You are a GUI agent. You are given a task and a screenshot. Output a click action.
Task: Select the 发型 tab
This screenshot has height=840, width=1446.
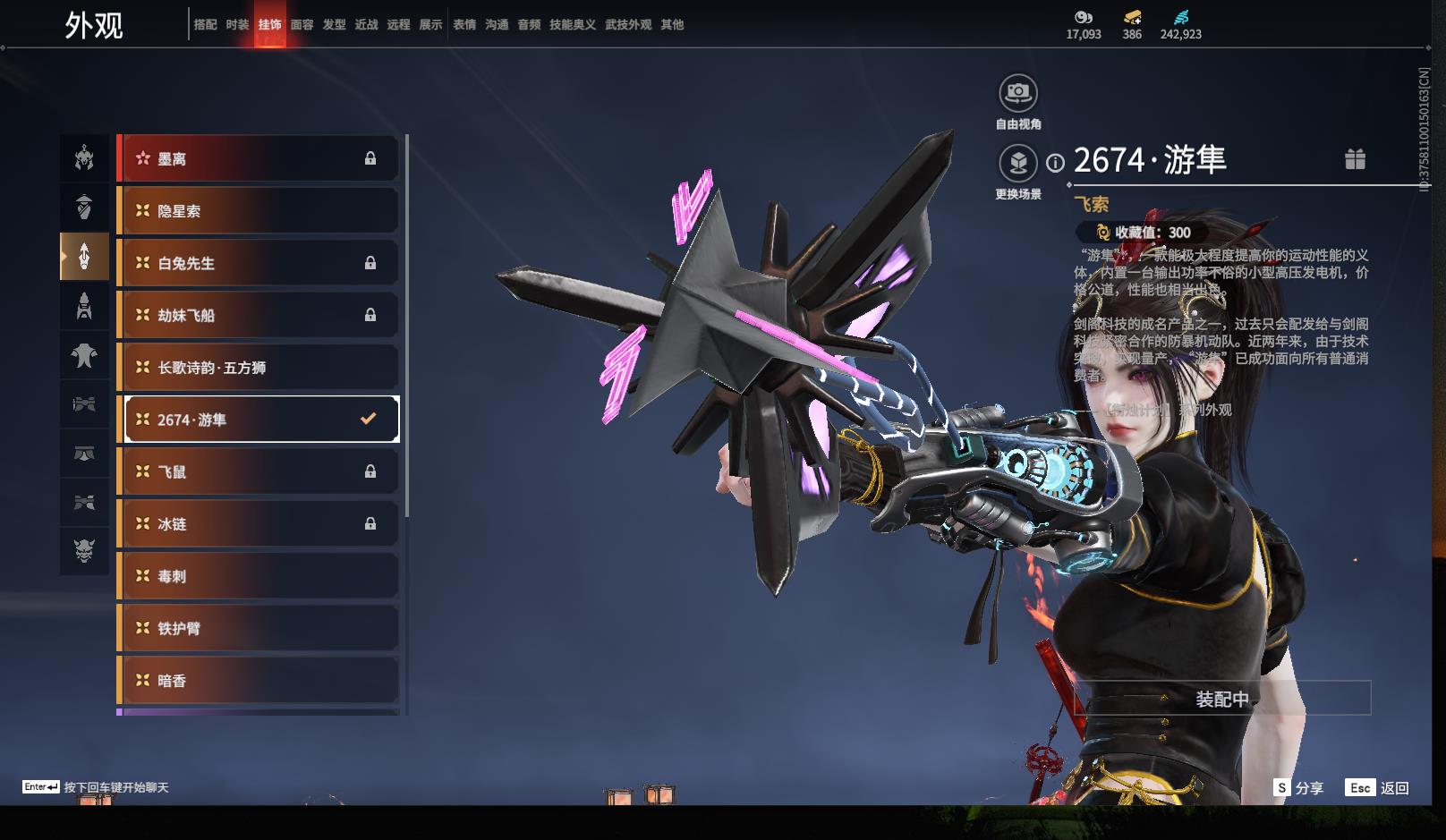[334, 25]
